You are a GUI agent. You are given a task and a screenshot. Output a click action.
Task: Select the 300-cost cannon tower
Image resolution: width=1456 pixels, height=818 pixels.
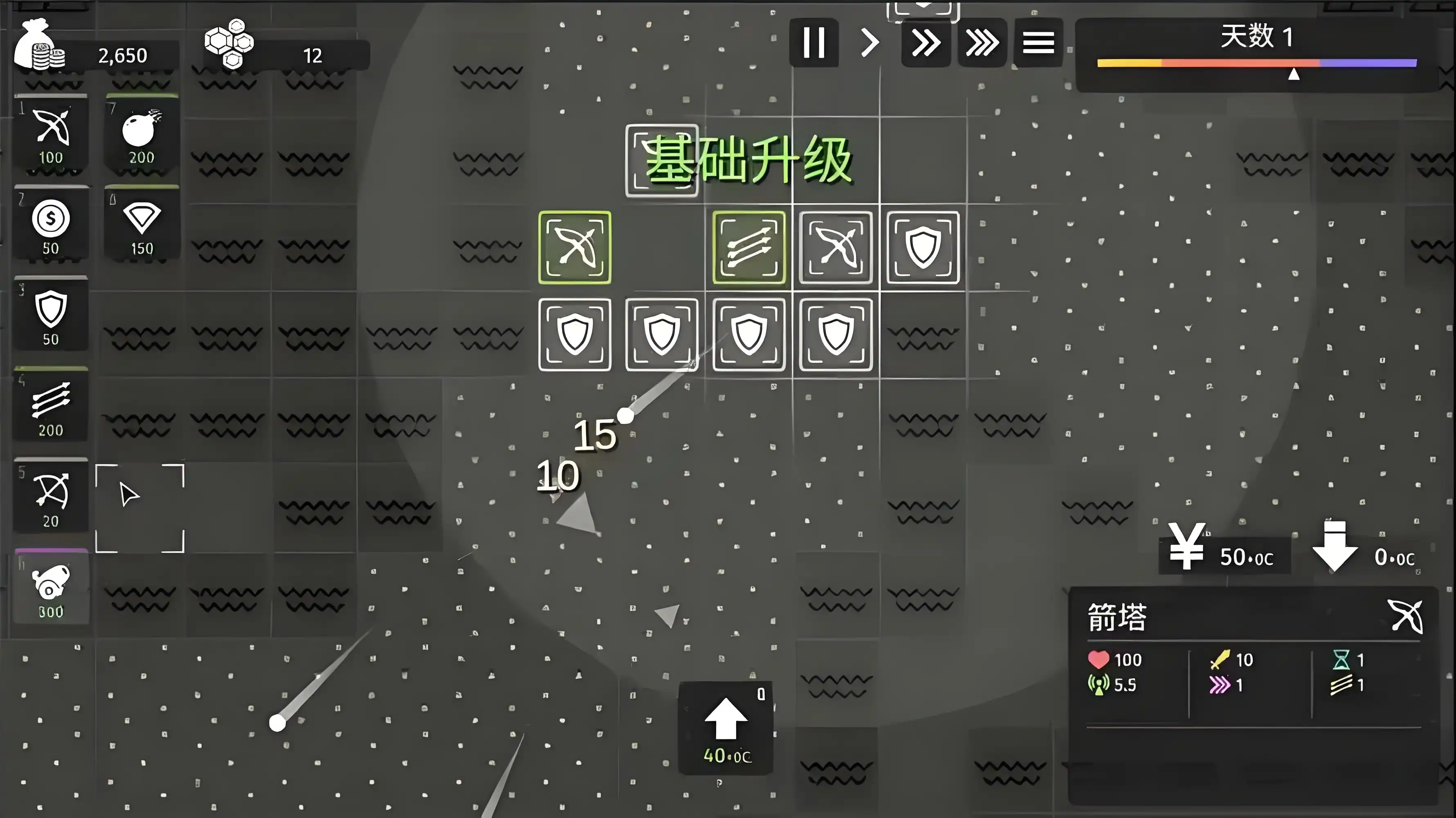point(51,587)
